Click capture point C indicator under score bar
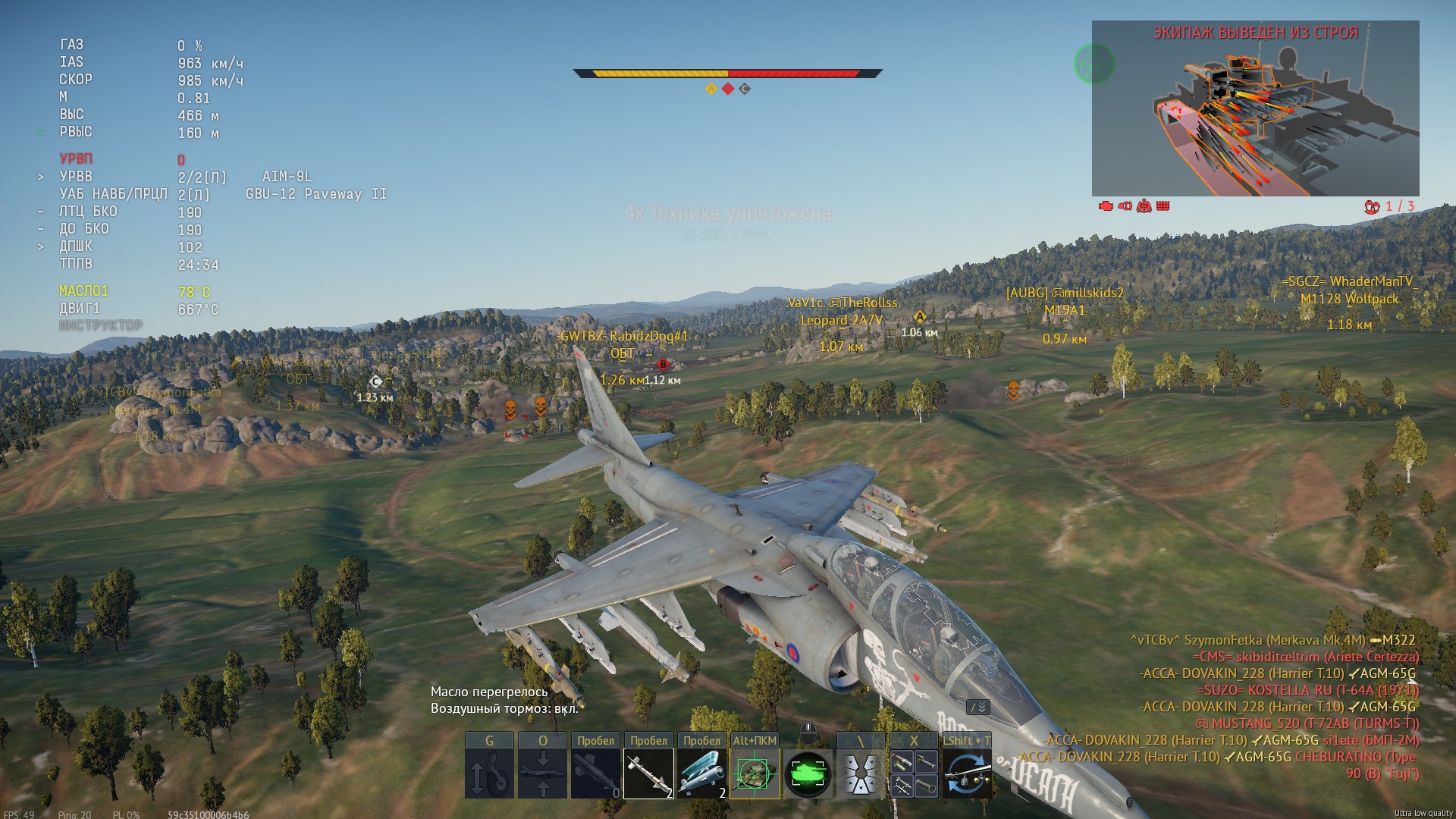 (745, 89)
